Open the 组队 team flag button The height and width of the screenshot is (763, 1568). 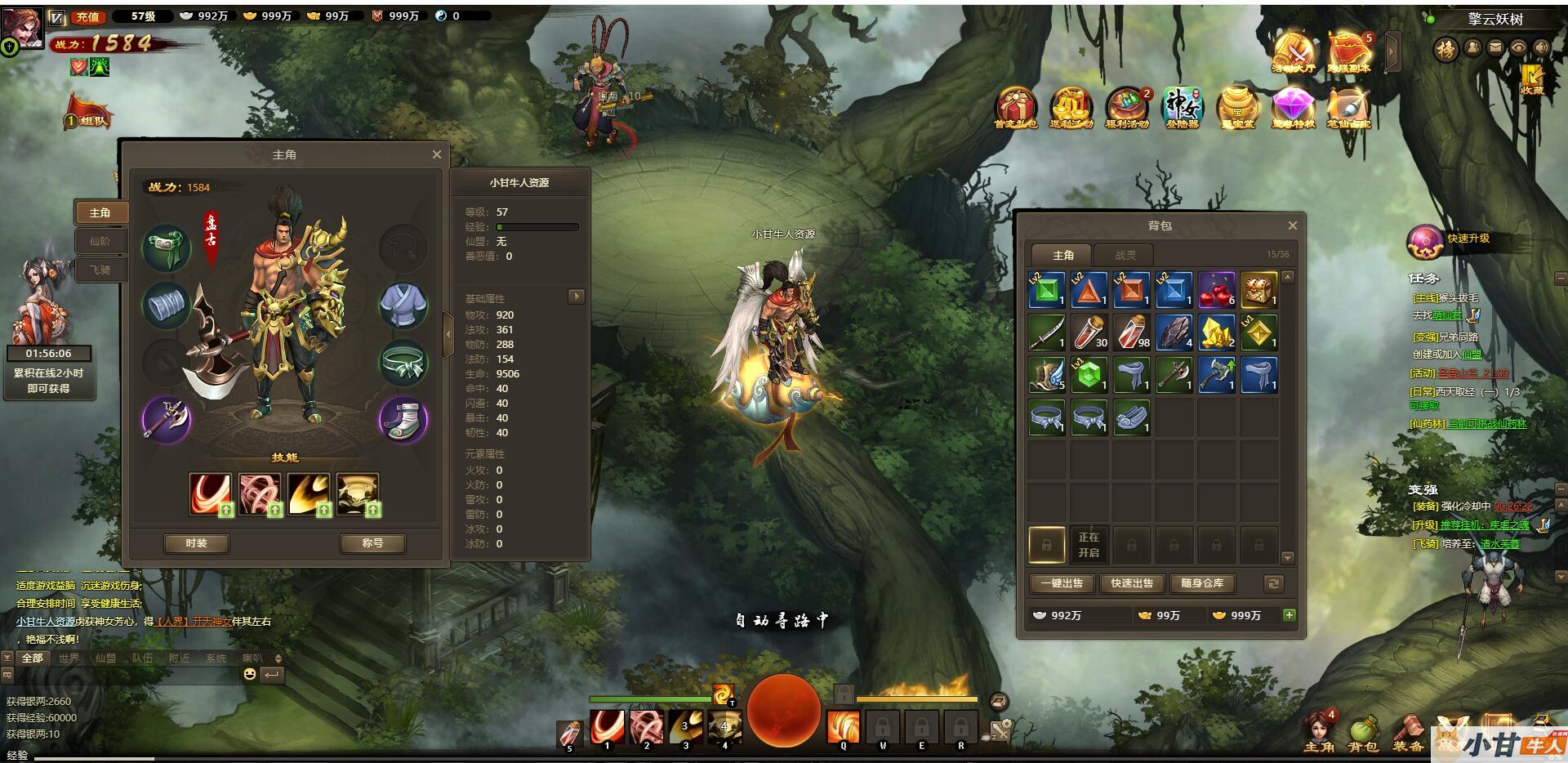[x=88, y=114]
